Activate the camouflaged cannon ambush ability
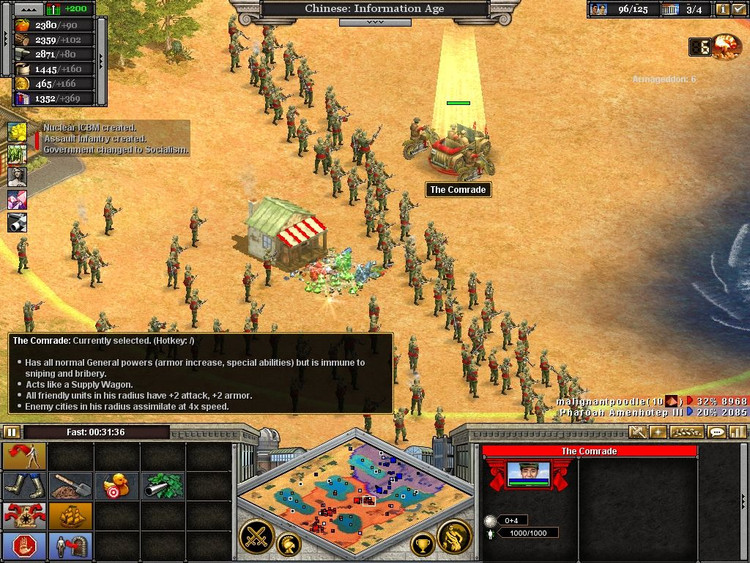This screenshot has height=563, width=750. point(163,487)
